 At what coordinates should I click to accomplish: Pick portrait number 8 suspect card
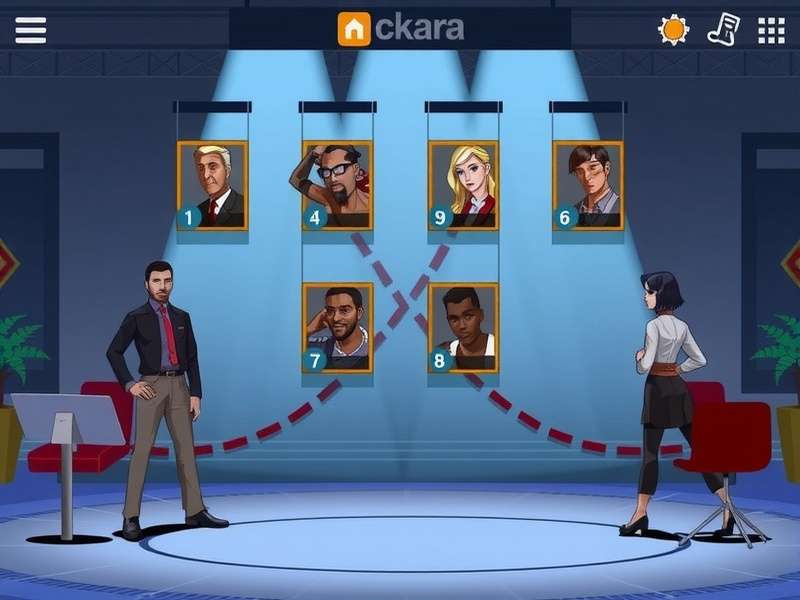(x=463, y=328)
